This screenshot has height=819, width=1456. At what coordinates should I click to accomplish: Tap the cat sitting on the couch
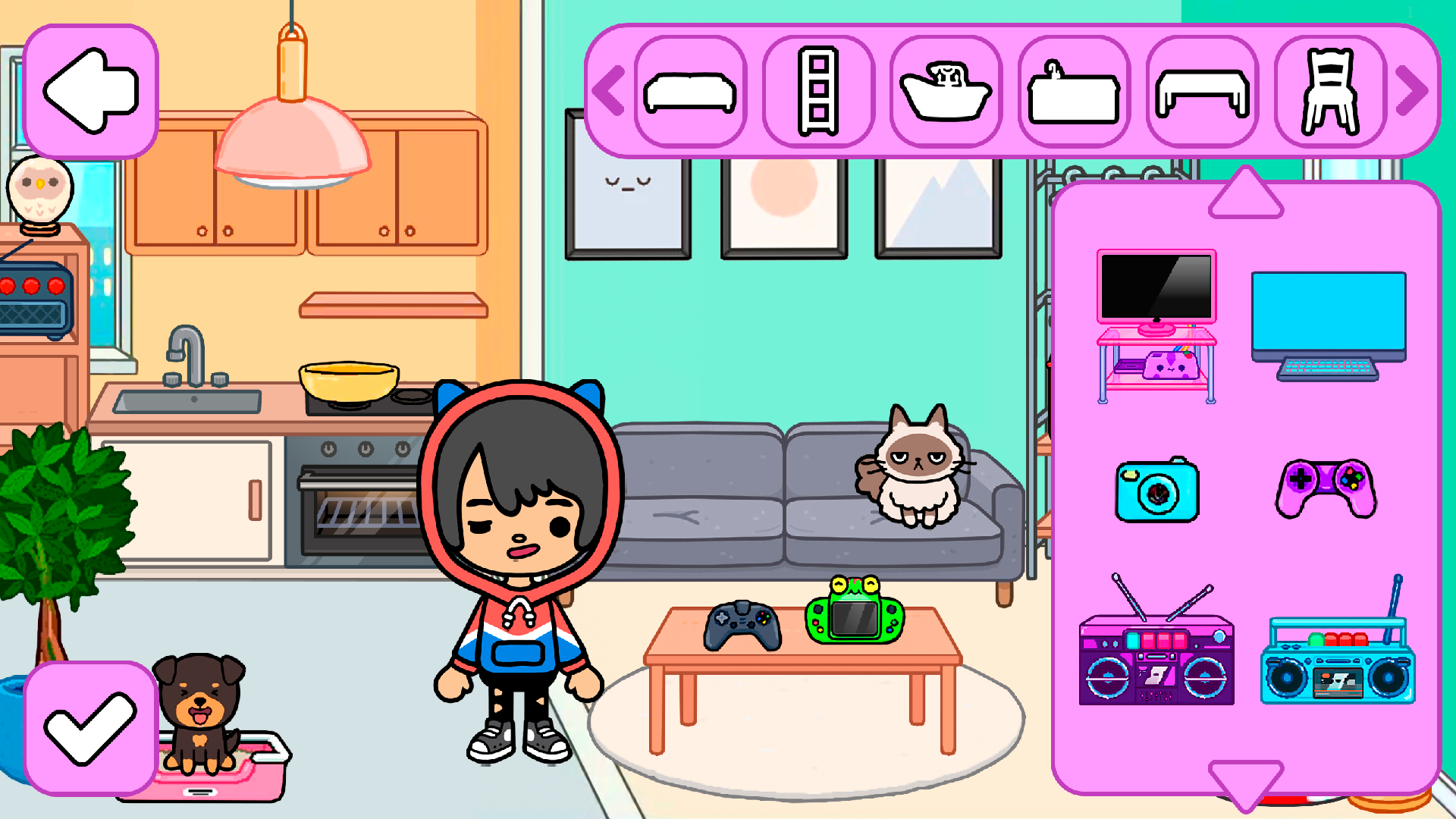[918, 470]
